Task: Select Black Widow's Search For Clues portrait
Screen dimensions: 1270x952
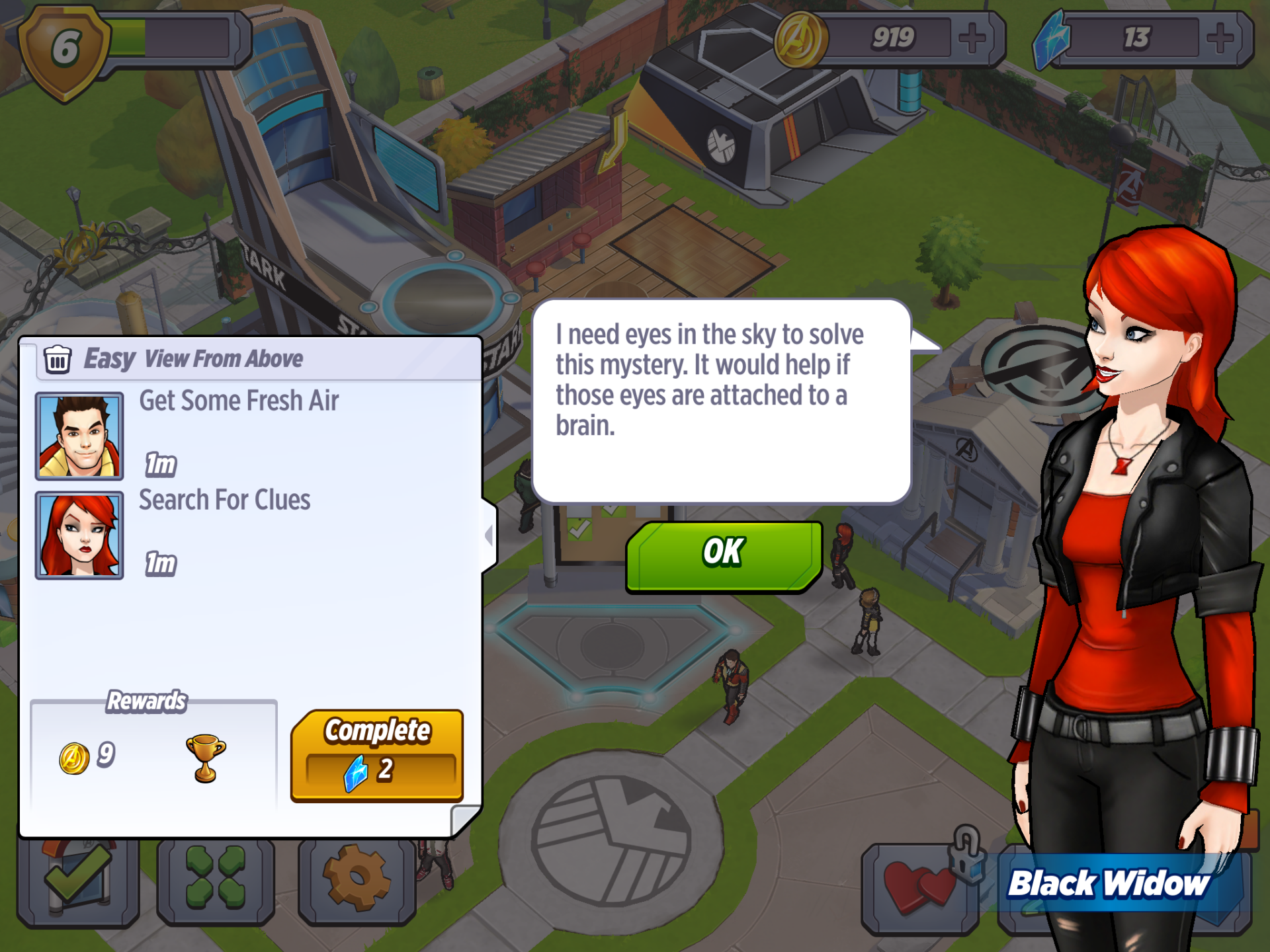Action: [79, 535]
